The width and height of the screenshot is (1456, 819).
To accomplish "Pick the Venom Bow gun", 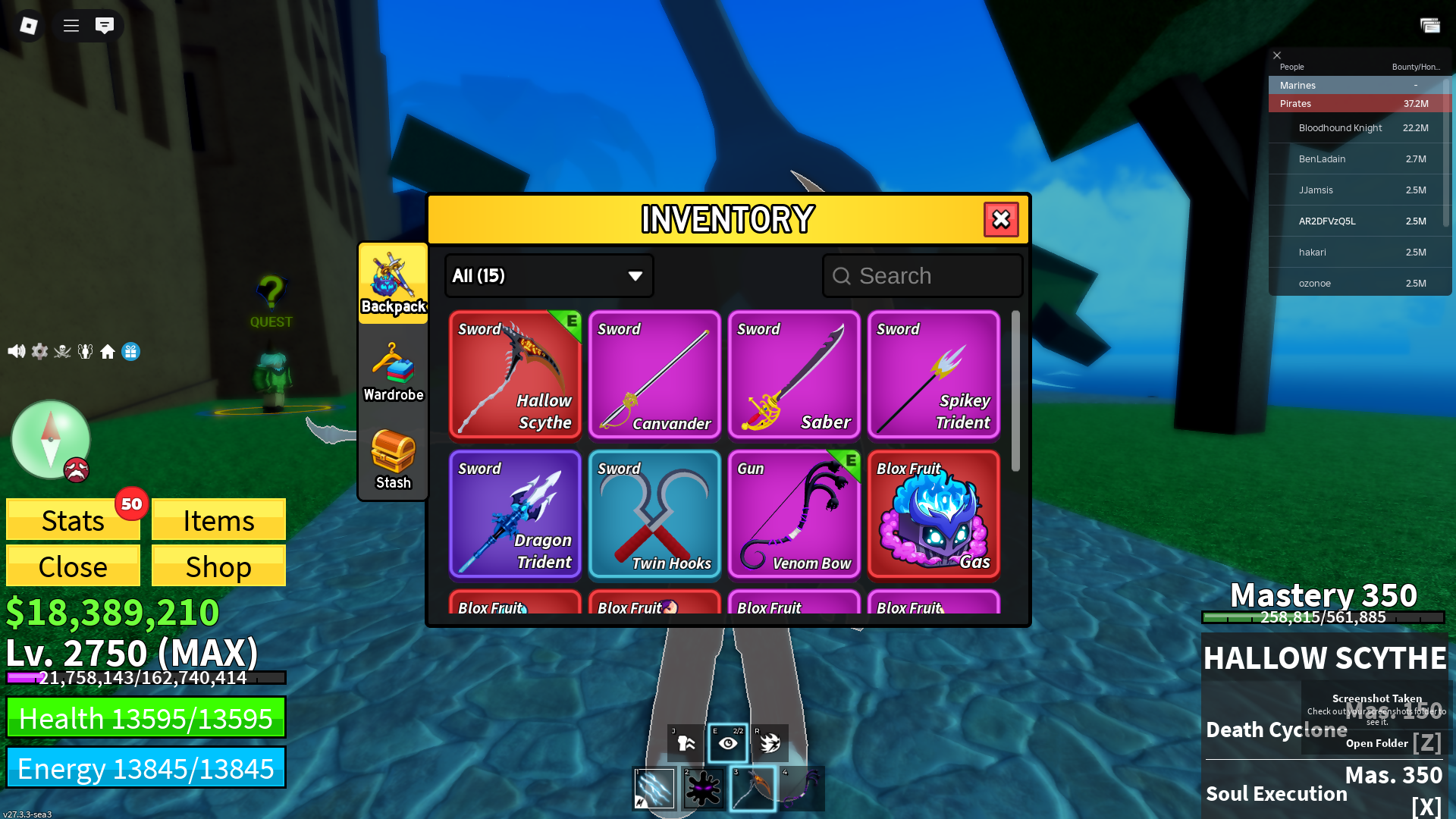I will (x=794, y=514).
